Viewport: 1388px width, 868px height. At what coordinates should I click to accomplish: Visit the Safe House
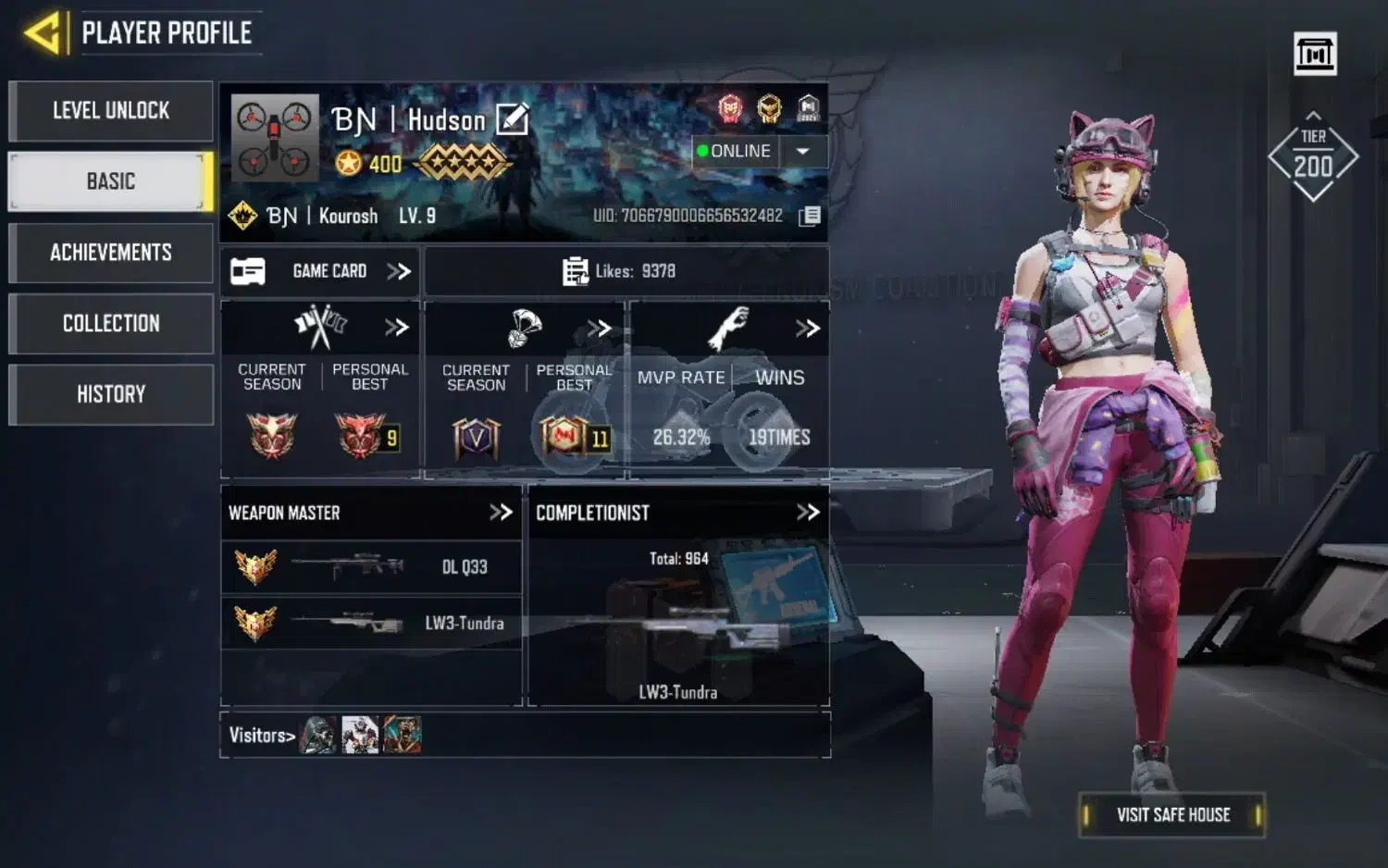pos(1172,815)
